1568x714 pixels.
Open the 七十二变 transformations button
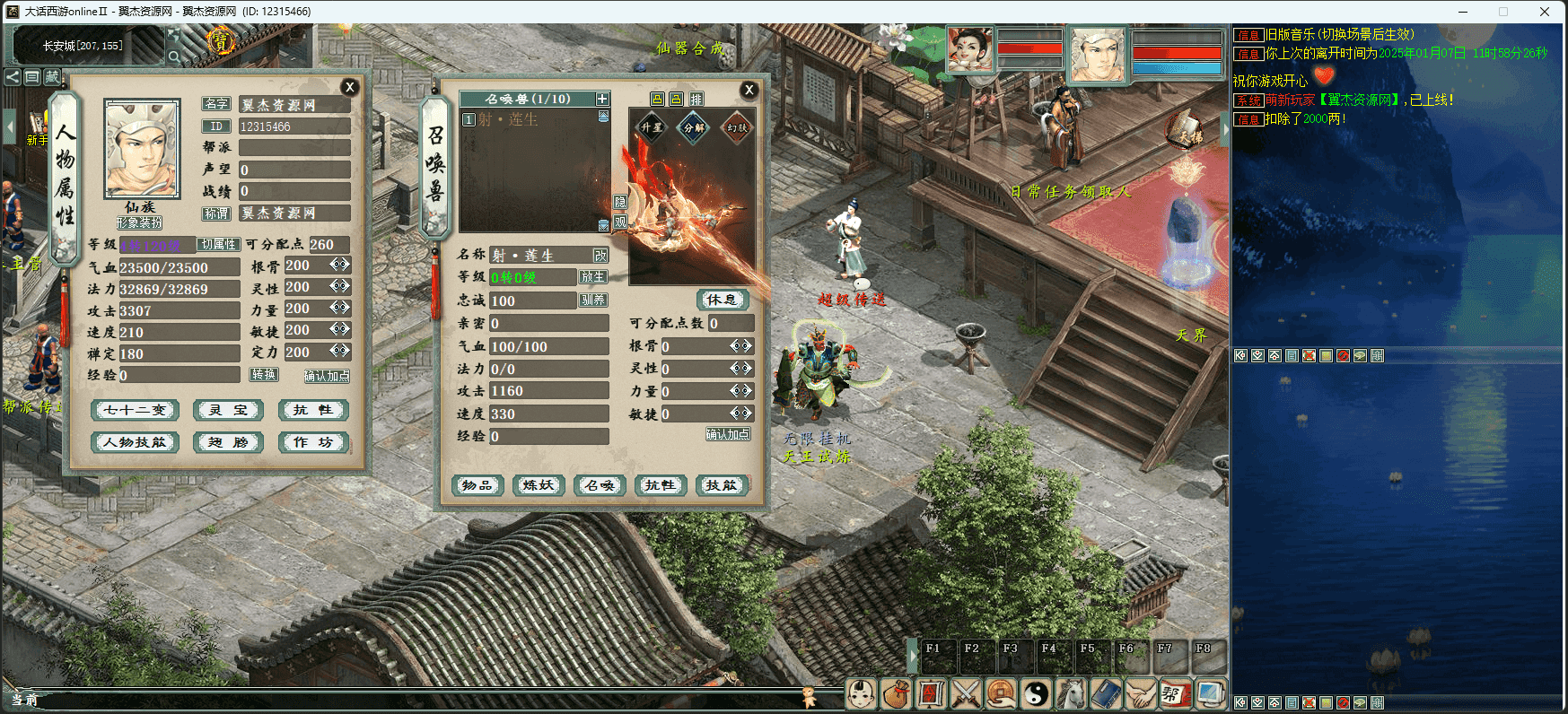[x=136, y=410]
